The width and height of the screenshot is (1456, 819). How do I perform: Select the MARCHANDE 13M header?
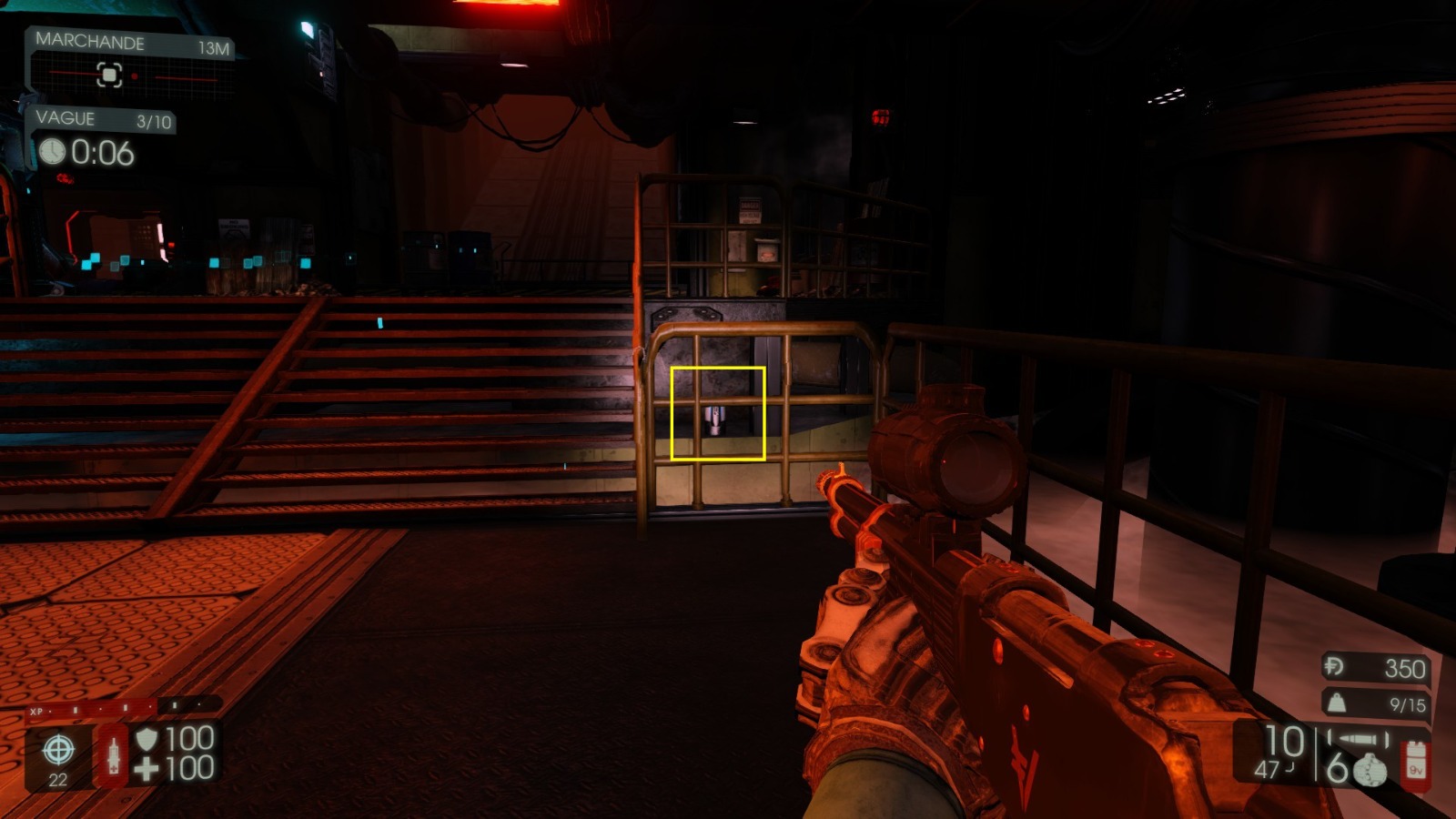click(91, 40)
